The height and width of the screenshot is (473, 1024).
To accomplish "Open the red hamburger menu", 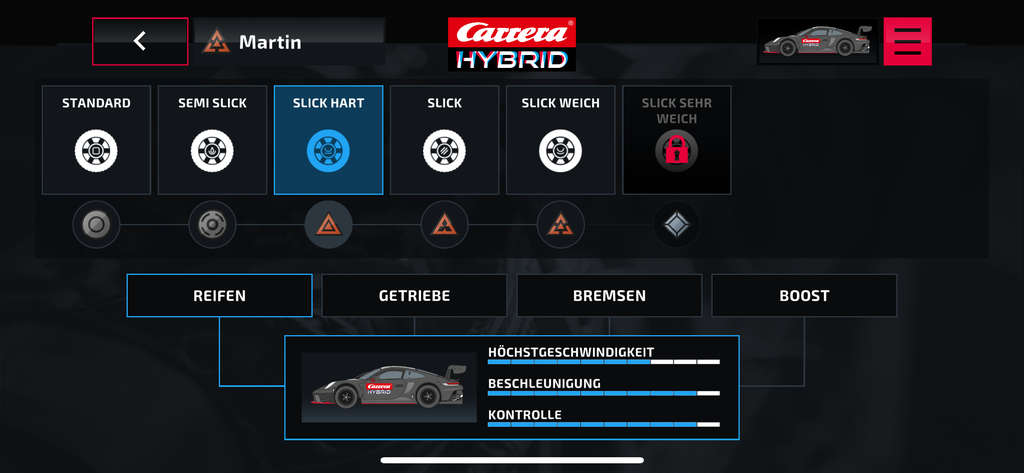I will [x=907, y=41].
